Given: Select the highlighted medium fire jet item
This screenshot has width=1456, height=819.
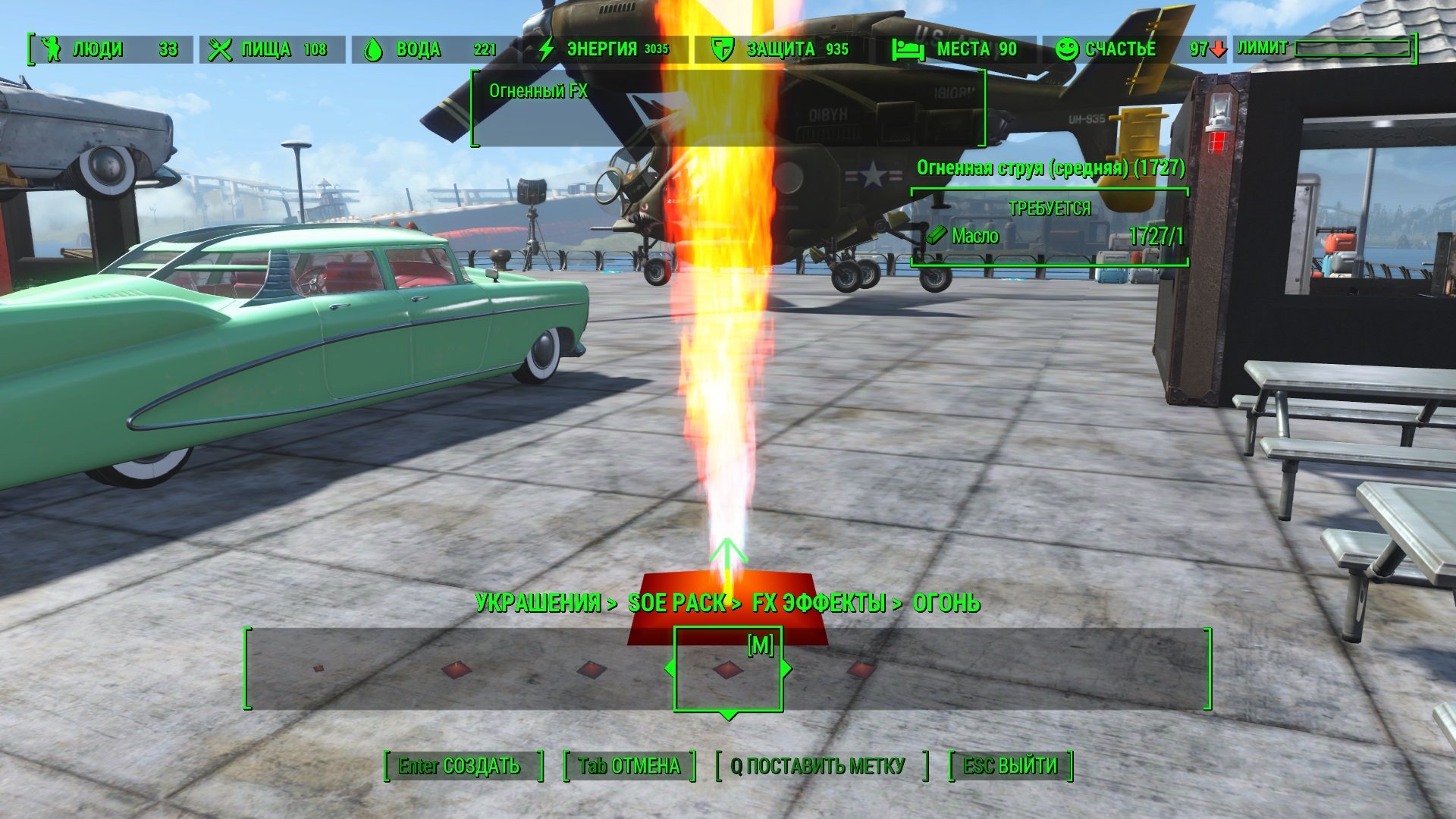Looking at the screenshot, I should [x=727, y=670].
